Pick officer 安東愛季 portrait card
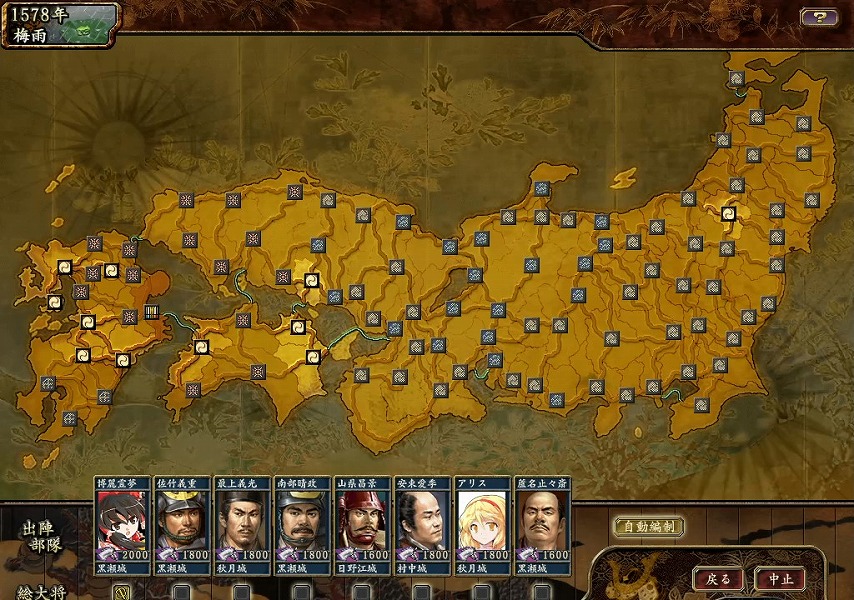Screen dimensions: 854x600 (422, 524)
